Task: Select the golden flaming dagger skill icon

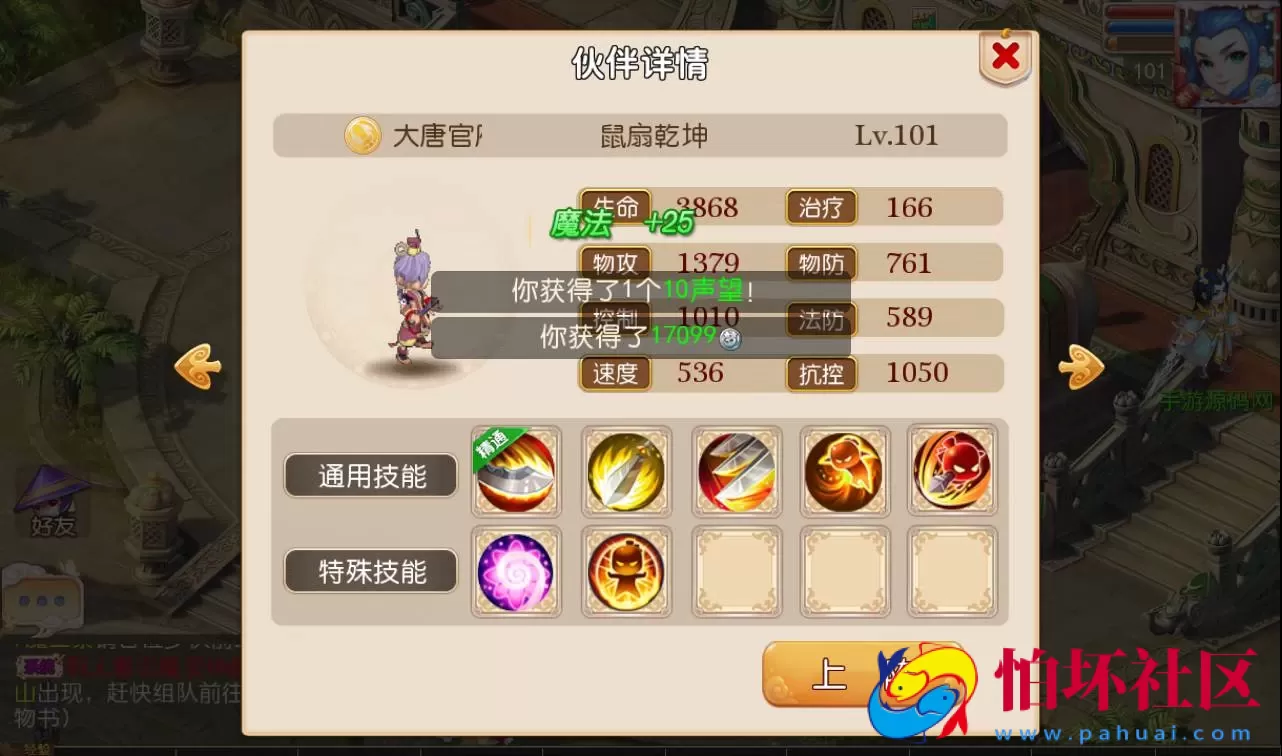Action: click(627, 470)
